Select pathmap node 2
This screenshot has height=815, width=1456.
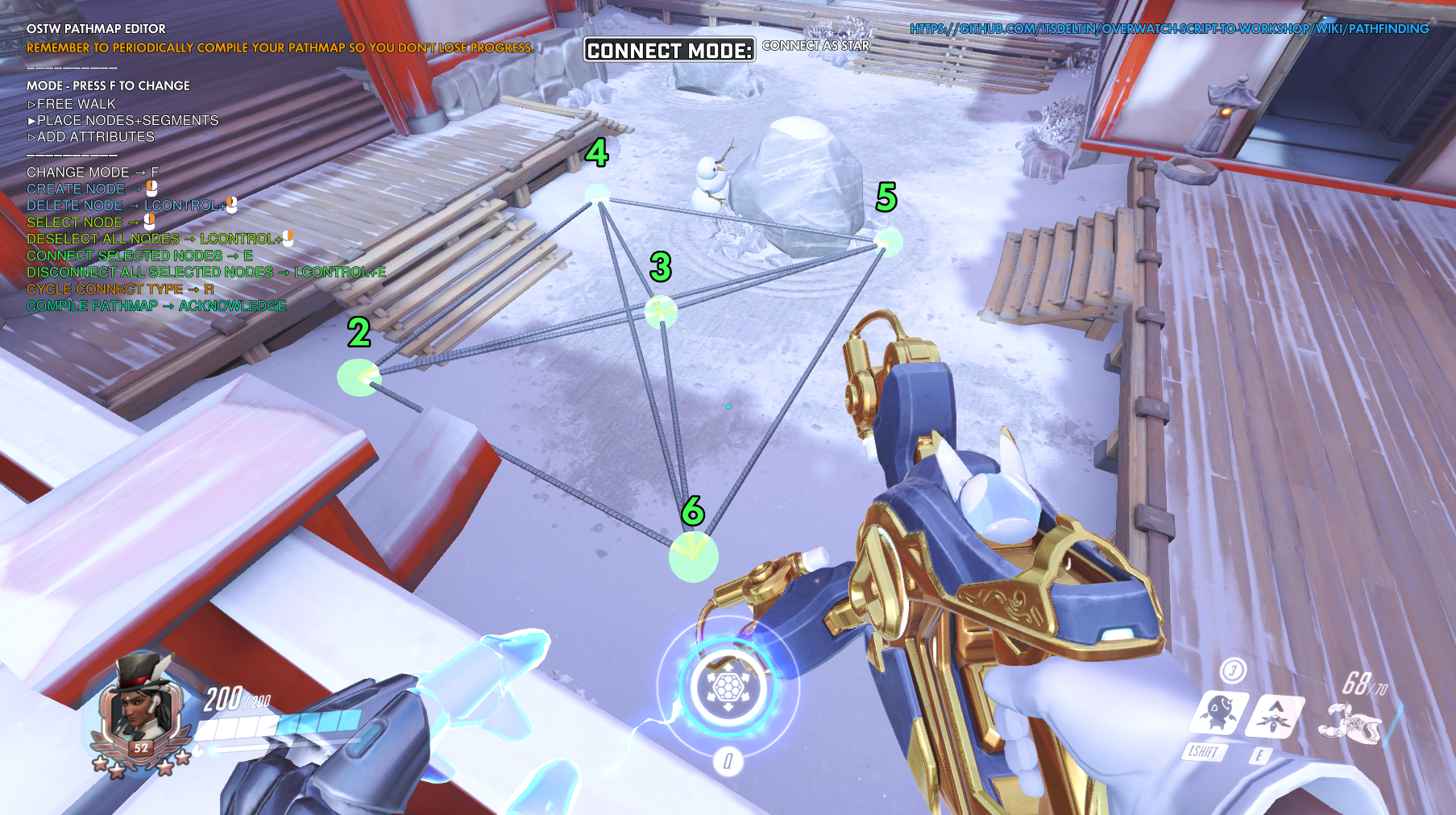pos(359,376)
